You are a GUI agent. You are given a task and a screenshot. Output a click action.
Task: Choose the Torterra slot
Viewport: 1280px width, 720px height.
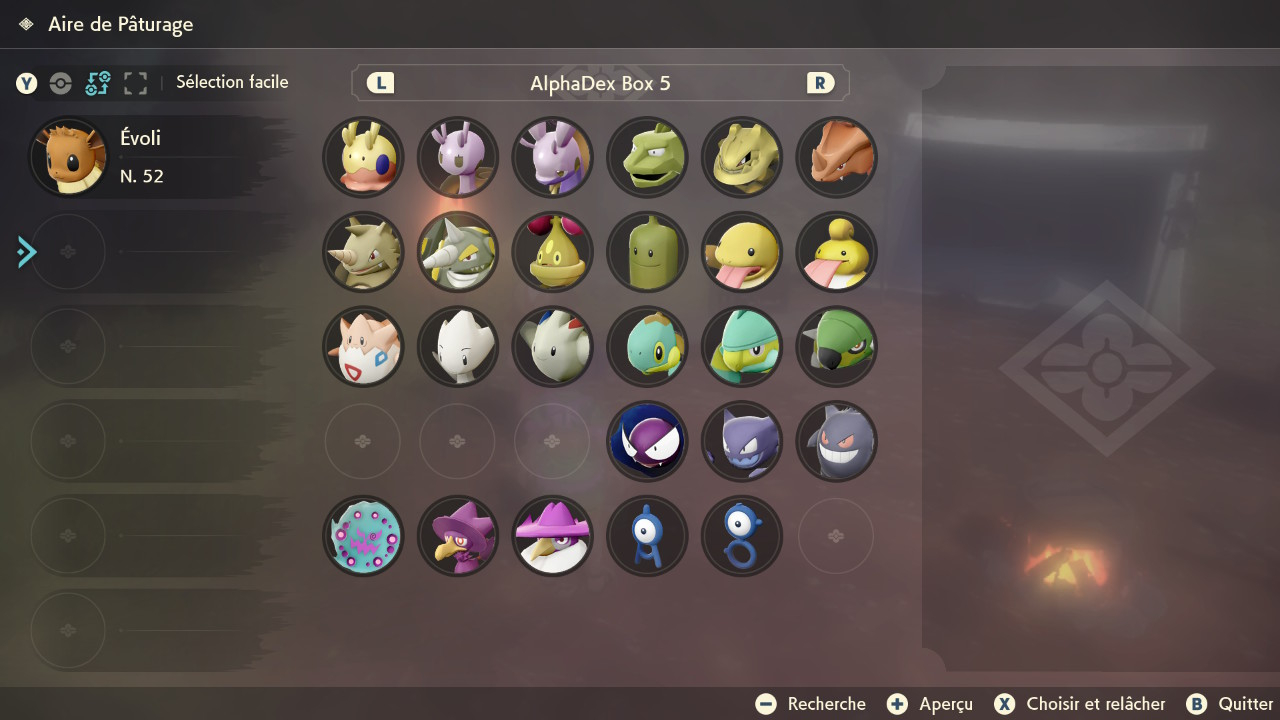(x=836, y=346)
